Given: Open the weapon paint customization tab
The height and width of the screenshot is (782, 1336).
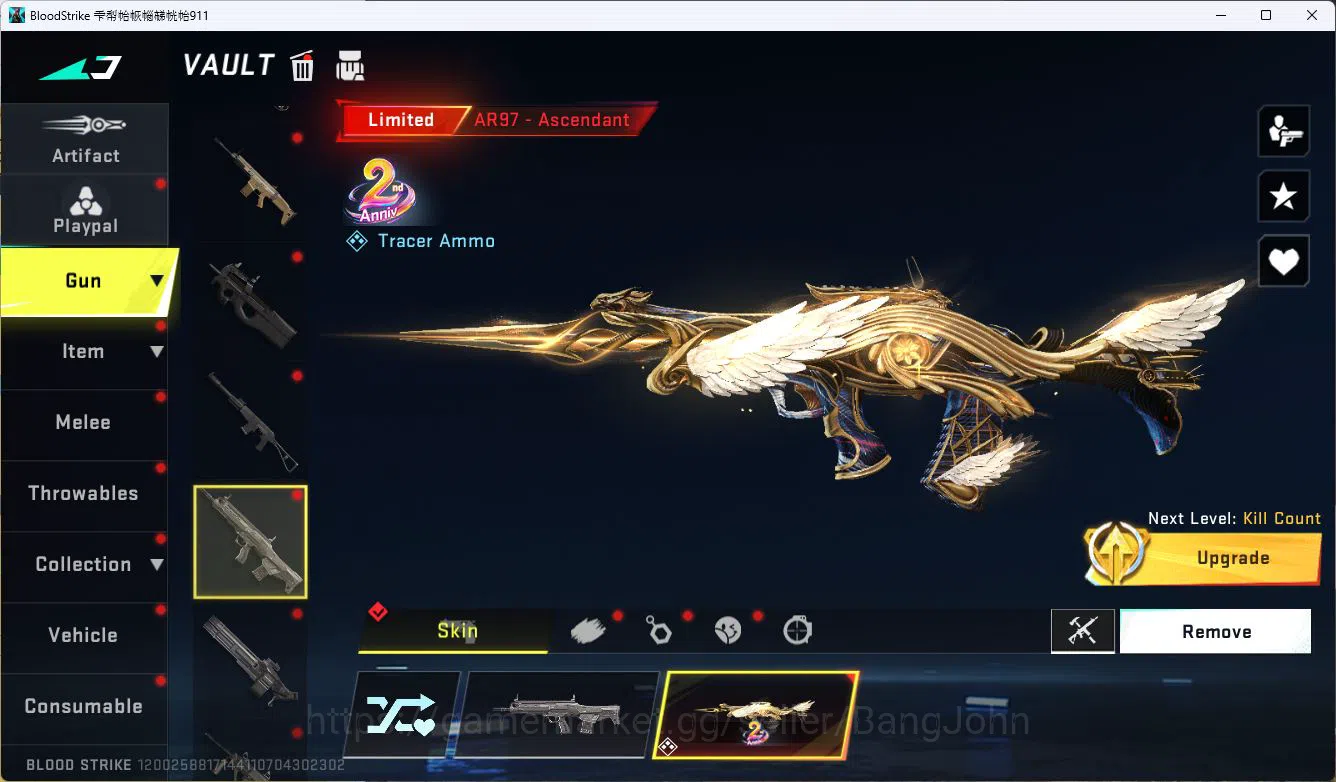Looking at the screenshot, I should [x=589, y=629].
